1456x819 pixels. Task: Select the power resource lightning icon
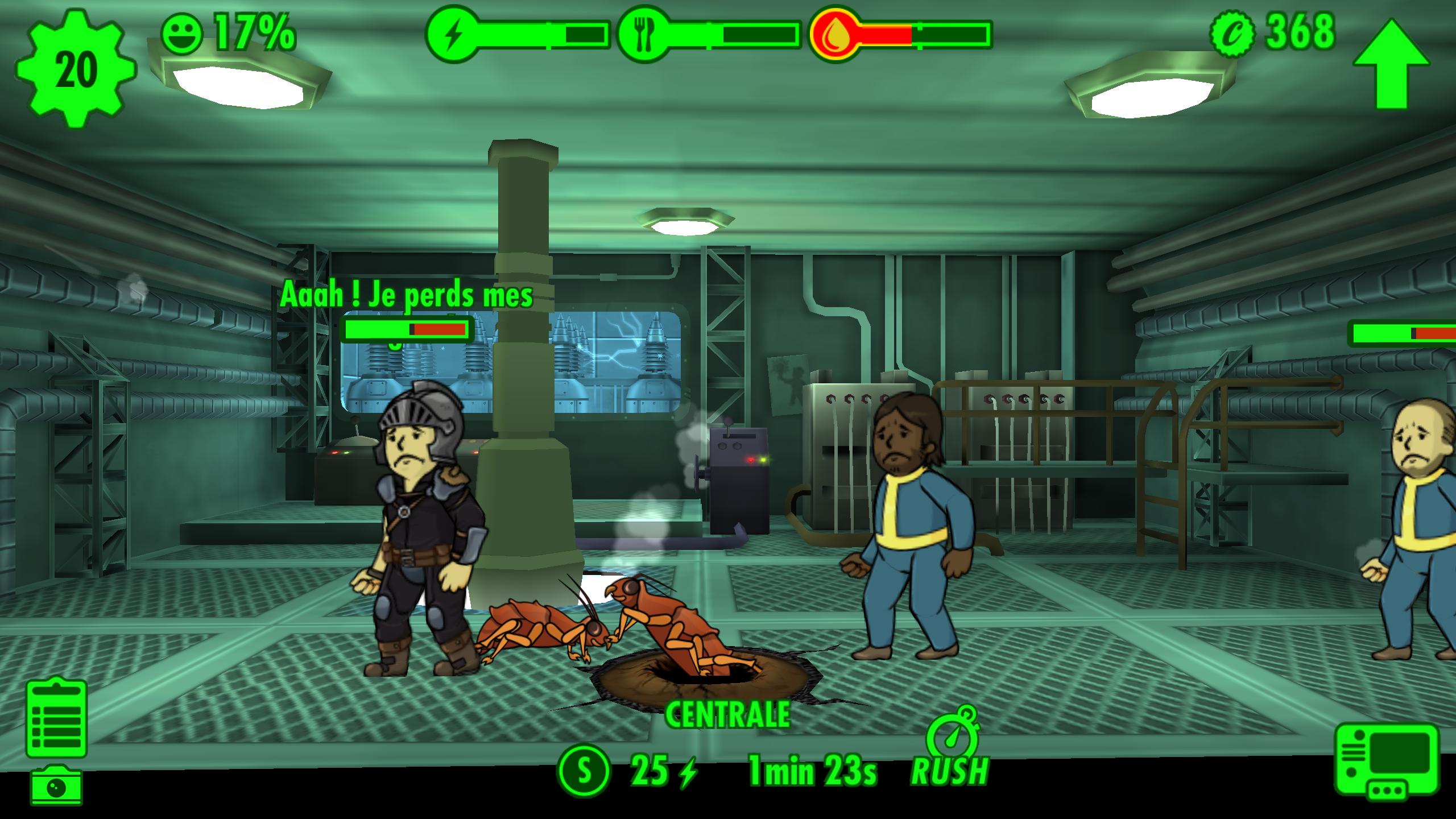tap(453, 34)
